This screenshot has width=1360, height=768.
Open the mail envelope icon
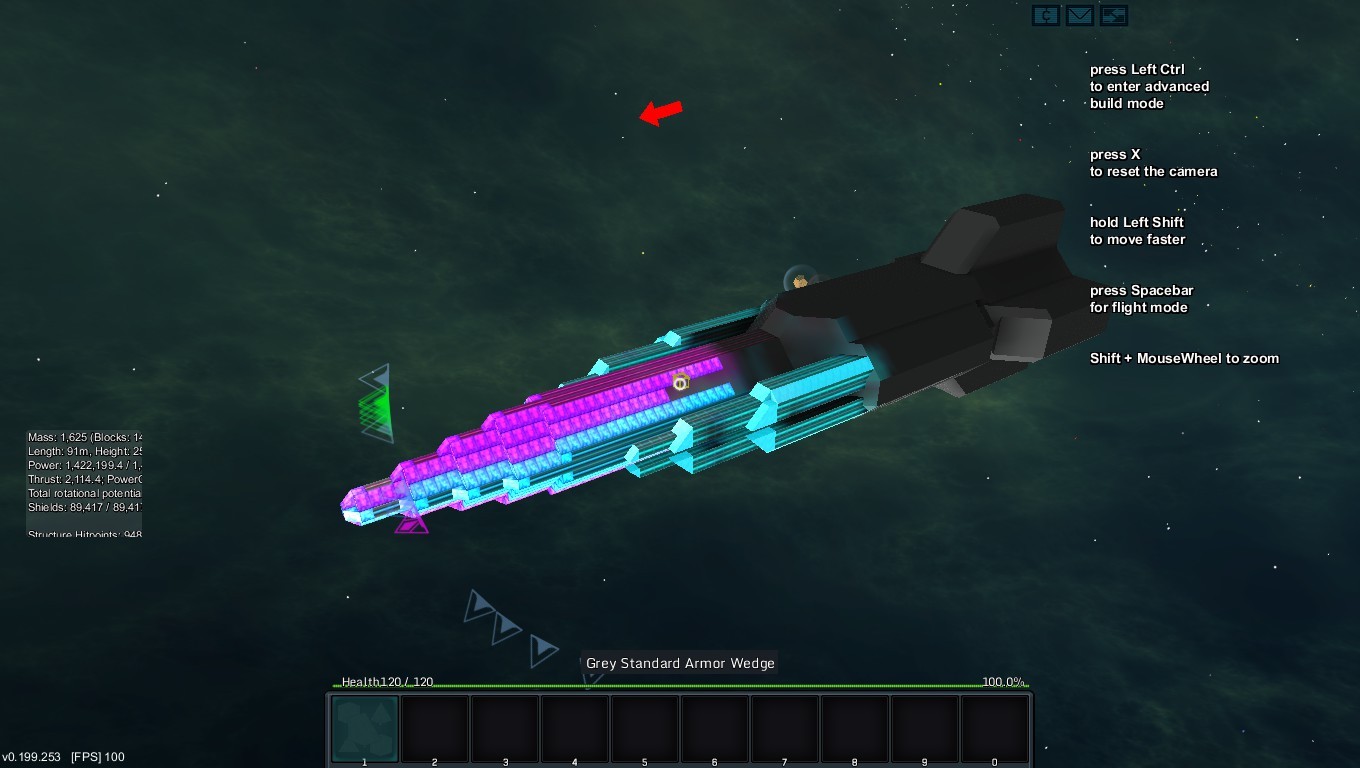pos(1079,15)
